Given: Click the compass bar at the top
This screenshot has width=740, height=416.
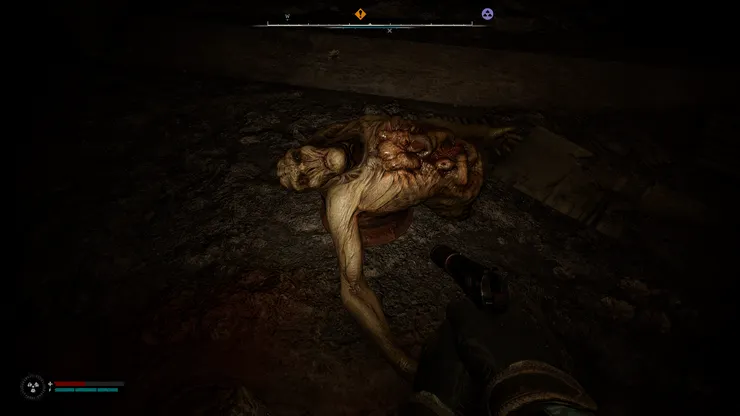Looking at the screenshot, I should pyautogui.click(x=370, y=25).
